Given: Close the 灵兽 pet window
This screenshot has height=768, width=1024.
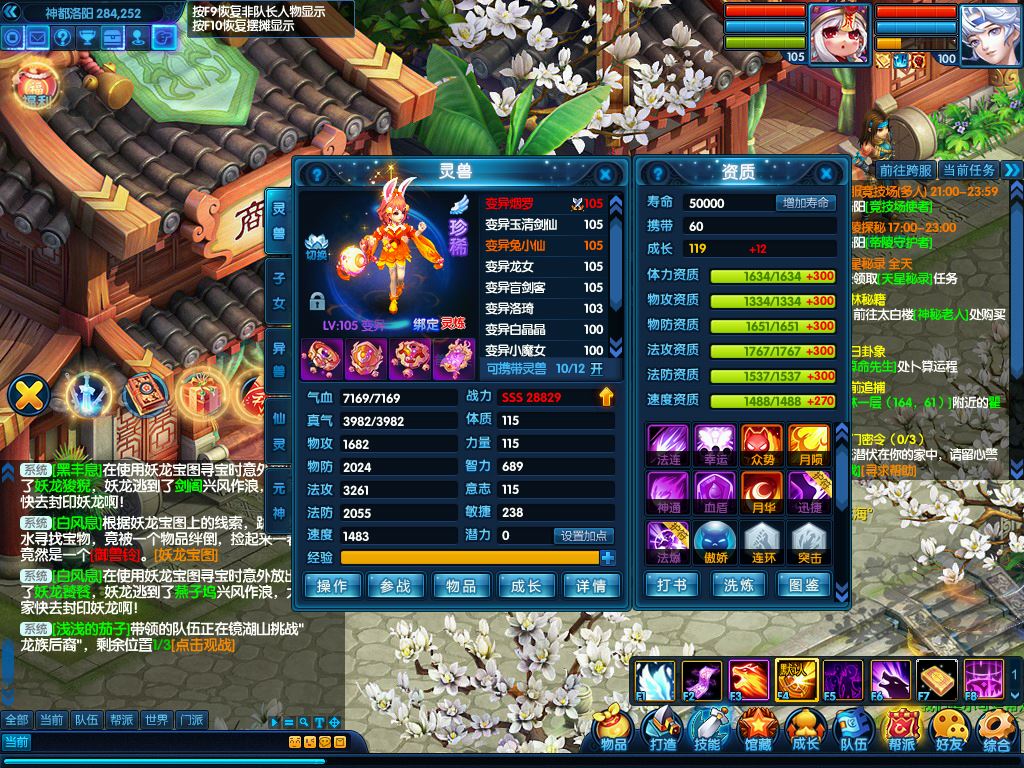Looking at the screenshot, I should 605,173.
